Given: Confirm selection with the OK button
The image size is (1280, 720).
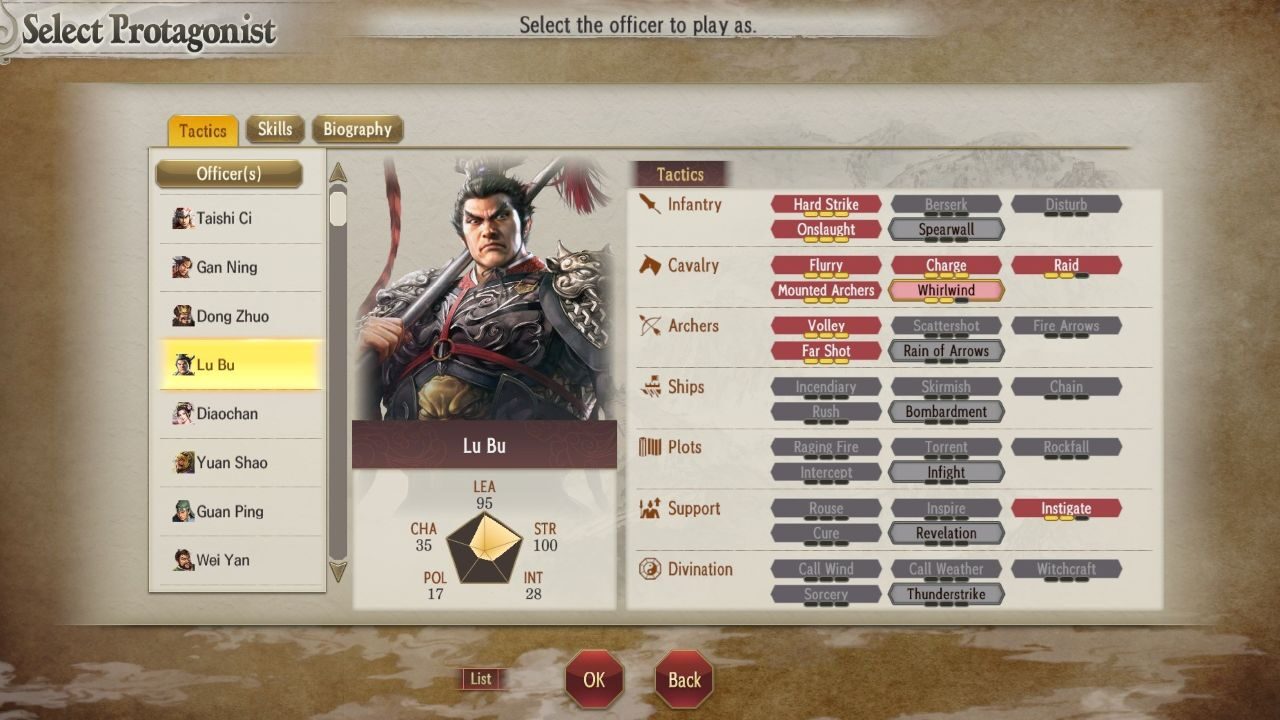Looking at the screenshot, I should pos(594,678).
